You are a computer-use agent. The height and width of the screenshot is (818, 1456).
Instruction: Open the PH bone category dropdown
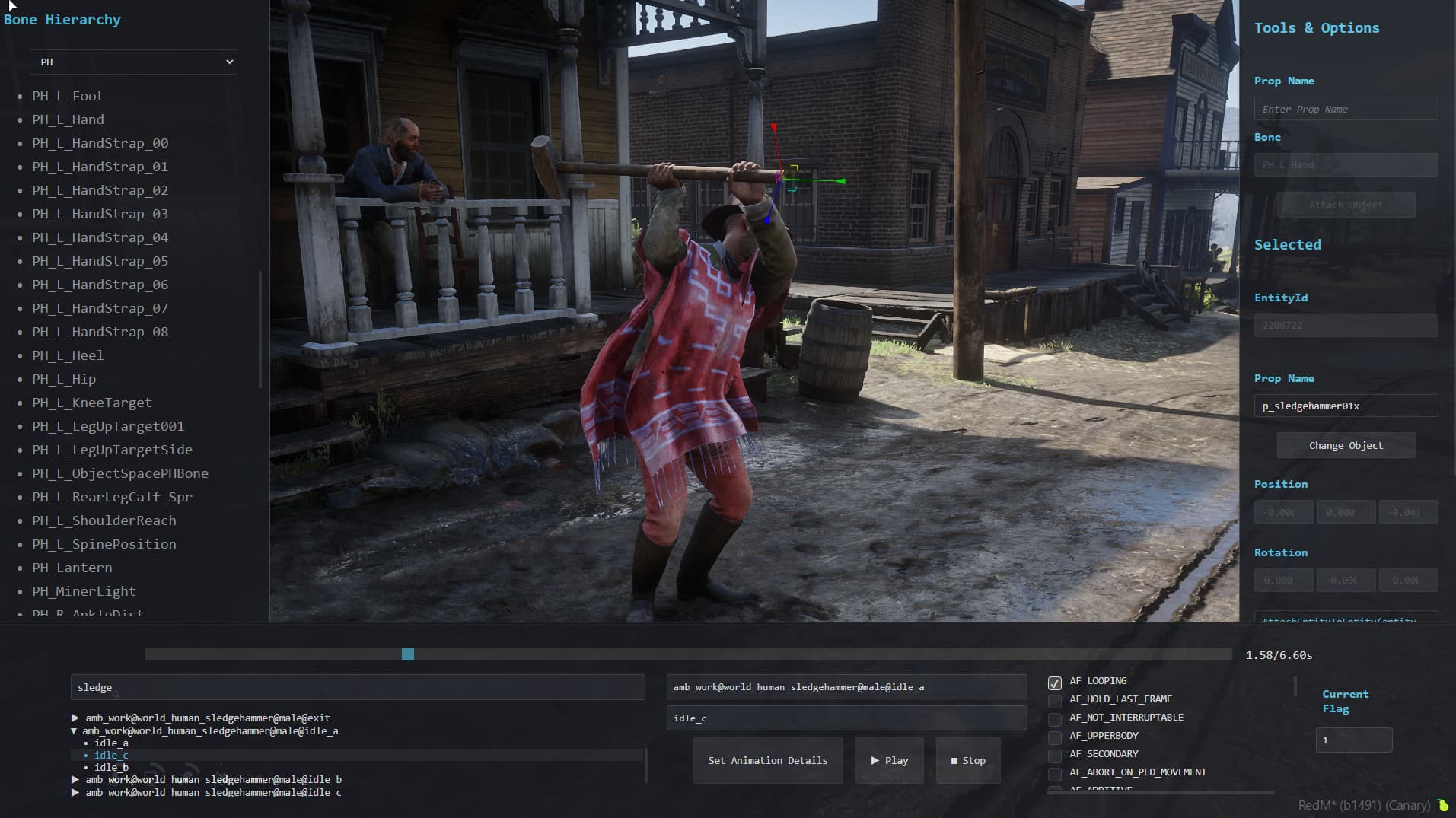point(133,62)
